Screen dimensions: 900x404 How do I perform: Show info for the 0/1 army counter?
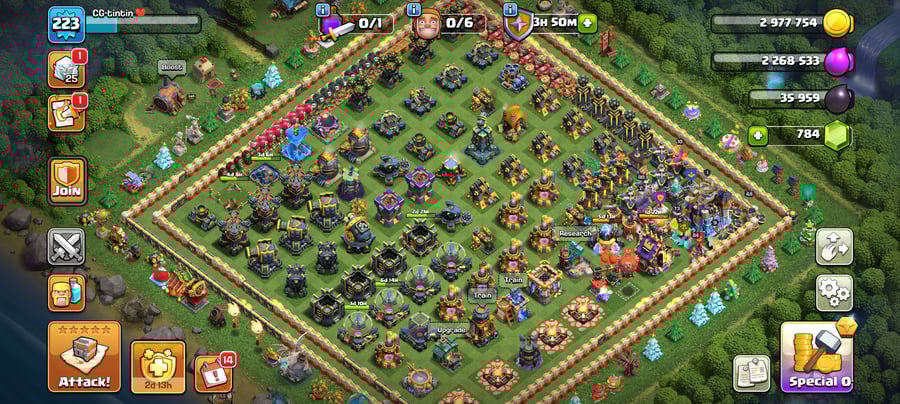[323, 10]
